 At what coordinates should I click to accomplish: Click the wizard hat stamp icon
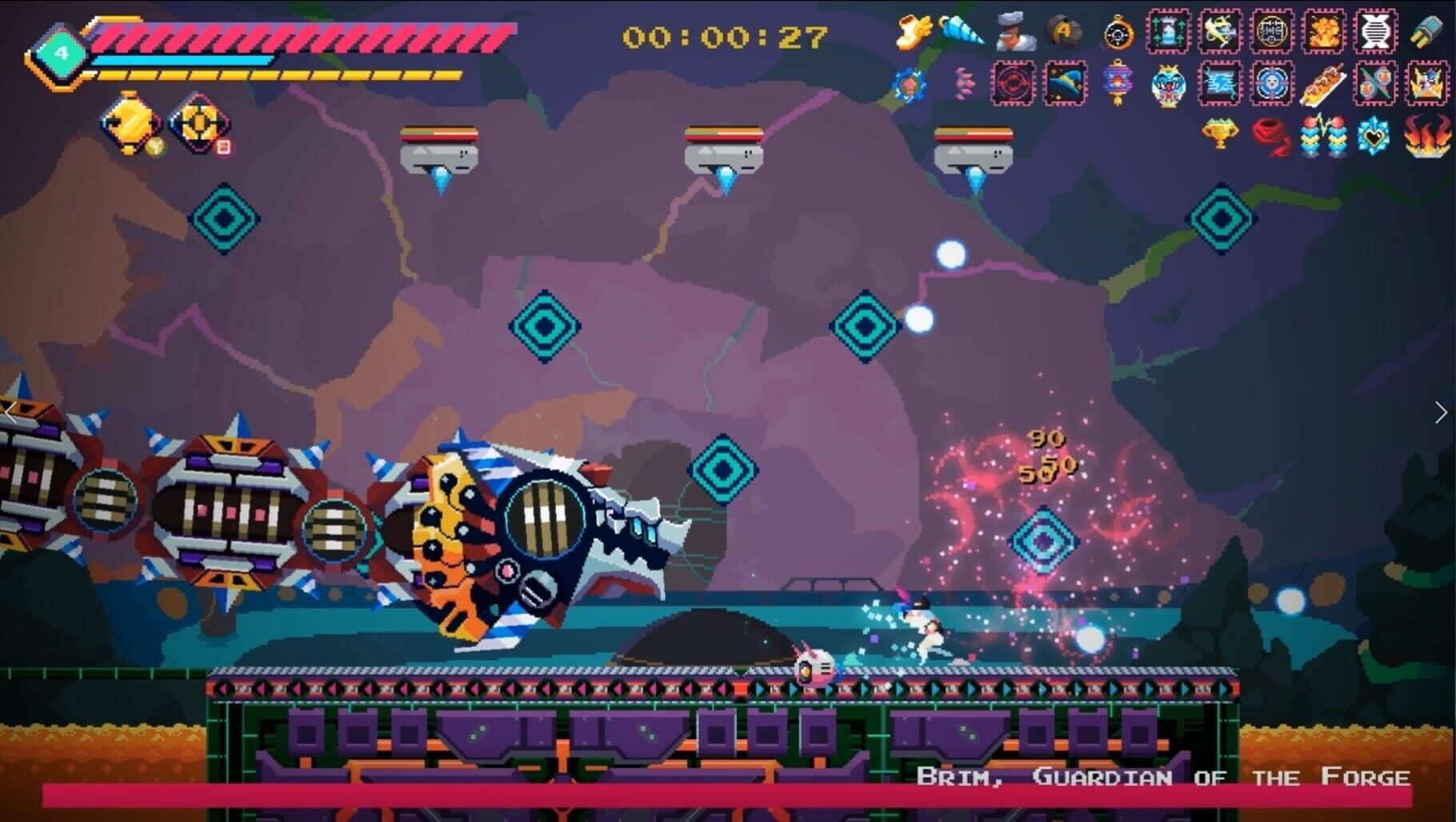pos(1064,83)
